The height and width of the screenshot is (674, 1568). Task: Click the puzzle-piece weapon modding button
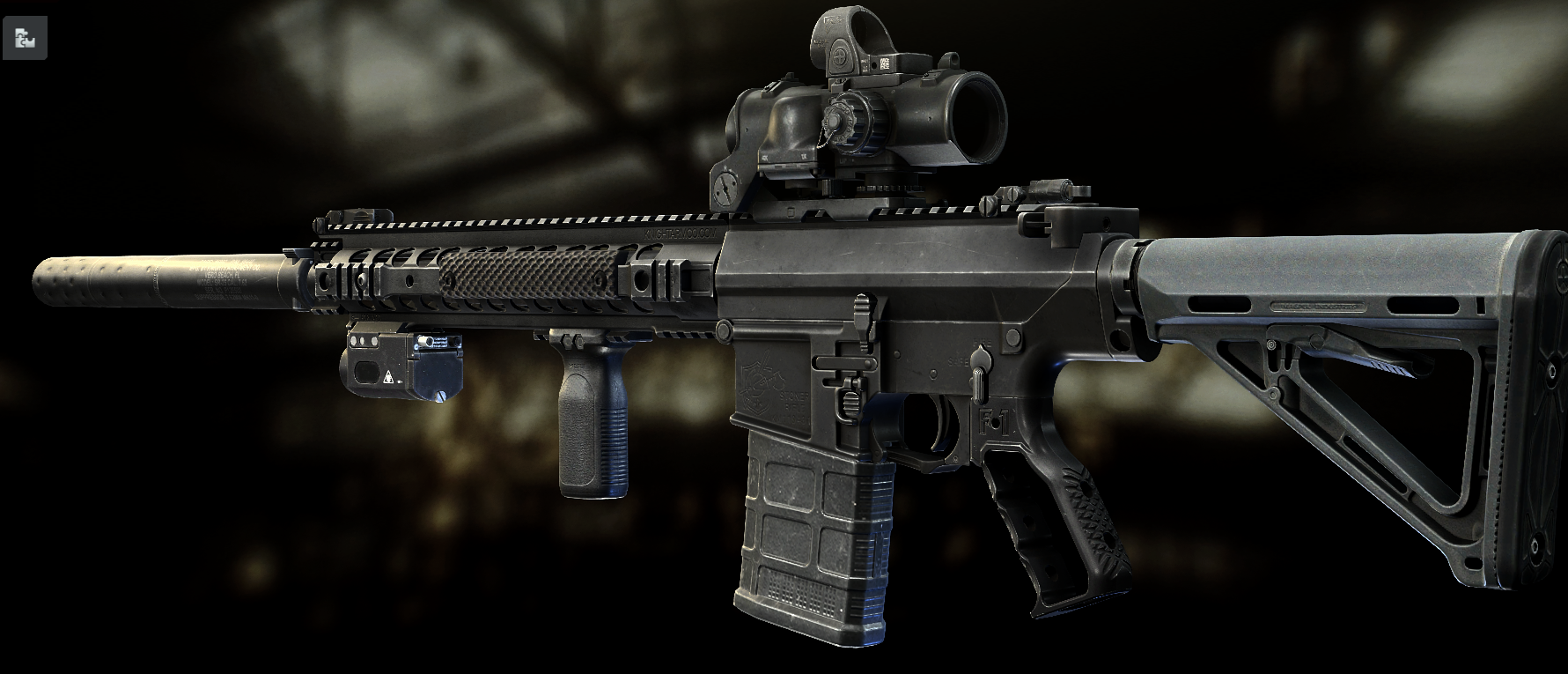coord(25,38)
